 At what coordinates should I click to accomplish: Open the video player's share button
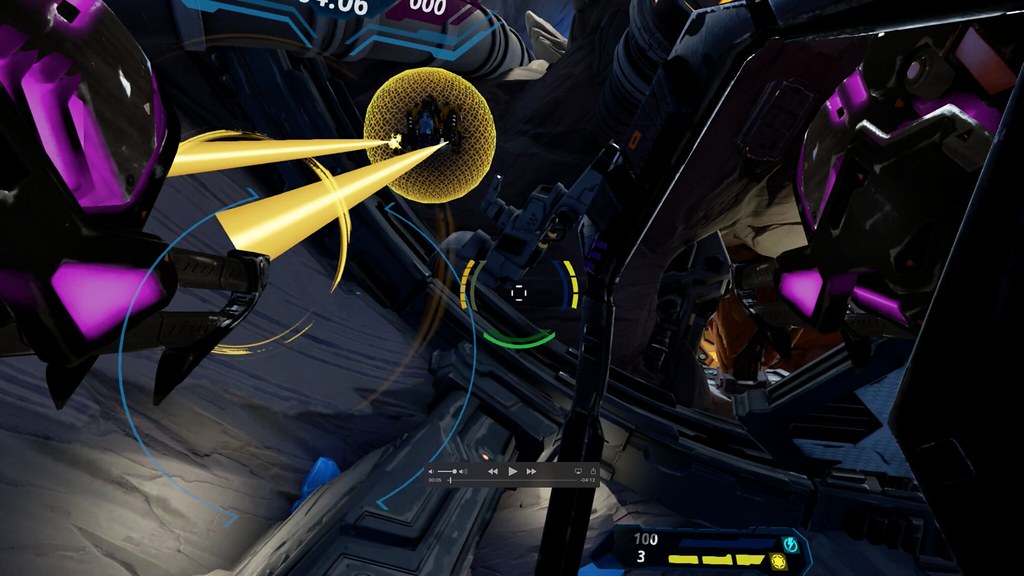click(x=592, y=470)
